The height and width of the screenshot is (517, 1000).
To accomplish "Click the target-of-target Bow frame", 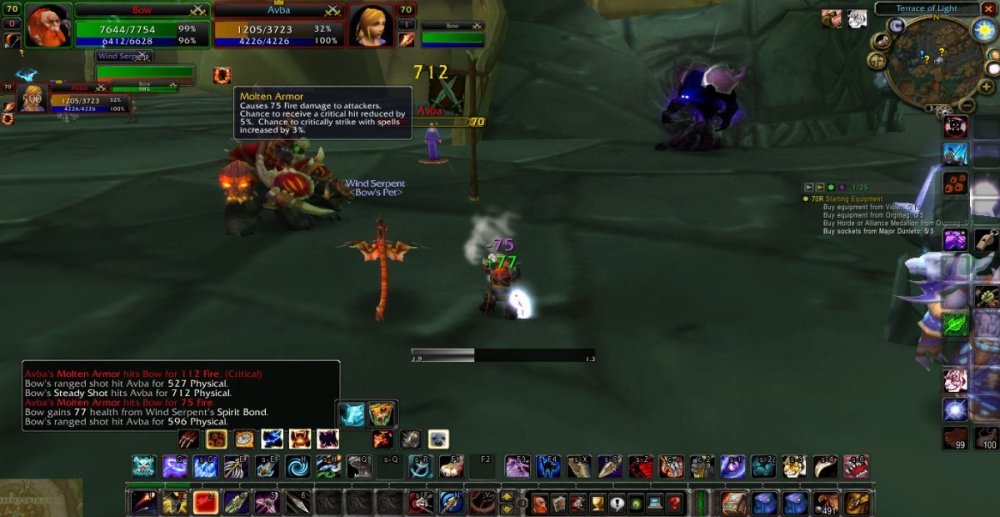I will (452, 38).
